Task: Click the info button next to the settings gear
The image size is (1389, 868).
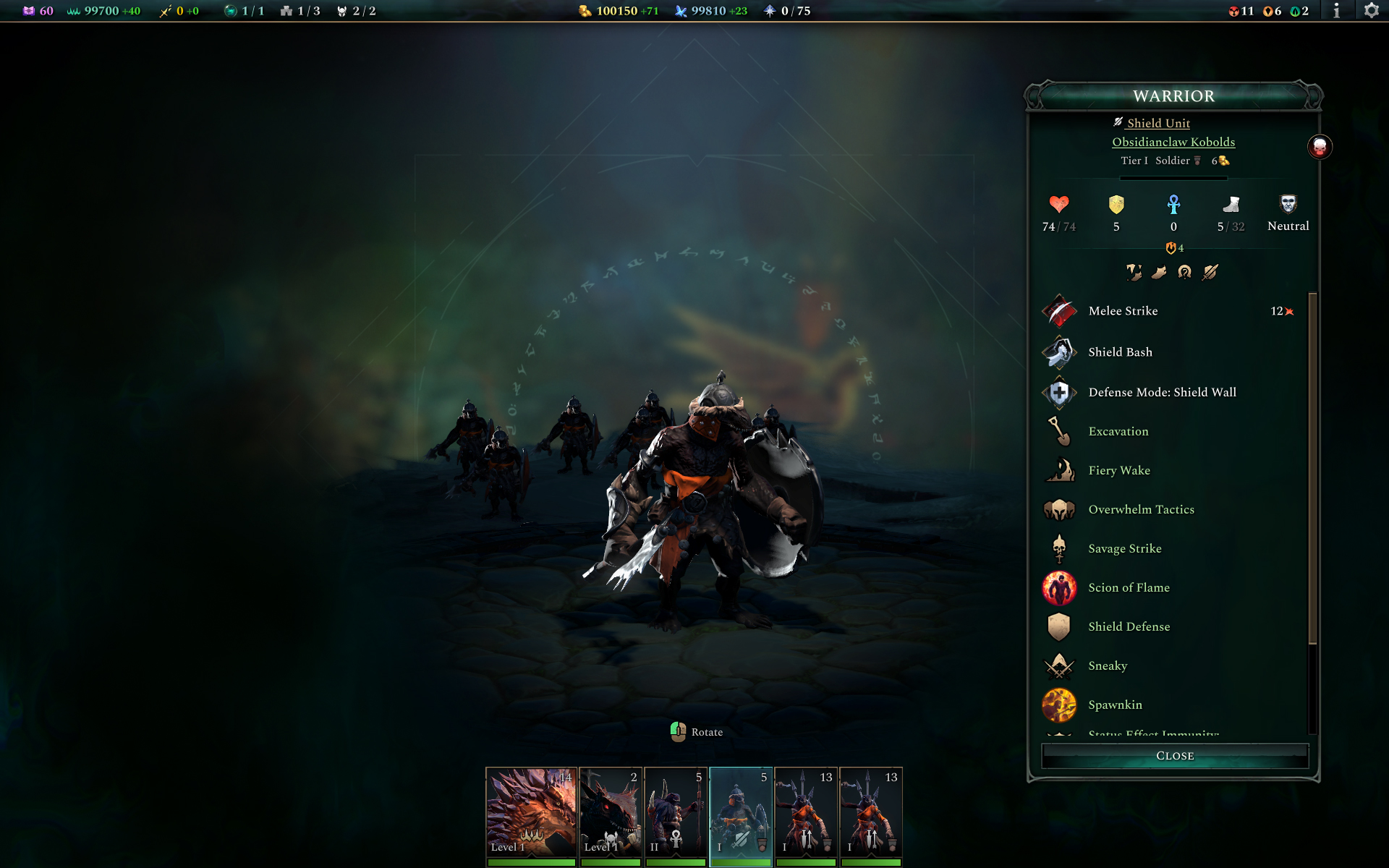Action: (x=1338, y=11)
